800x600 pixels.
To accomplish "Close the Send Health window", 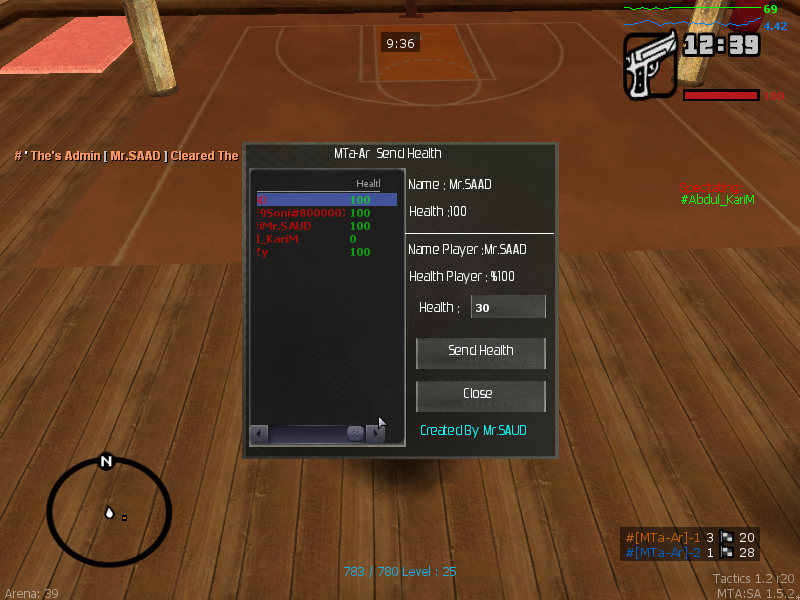I will pos(481,394).
